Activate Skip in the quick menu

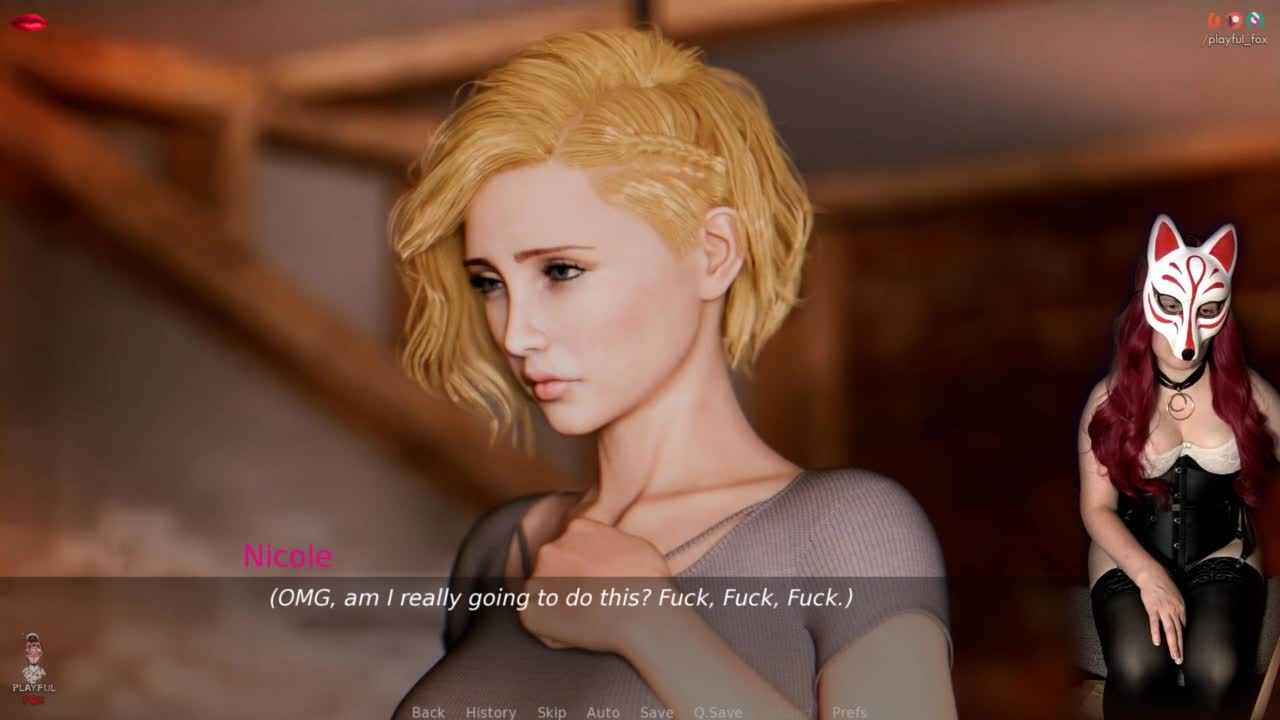click(x=551, y=712)
